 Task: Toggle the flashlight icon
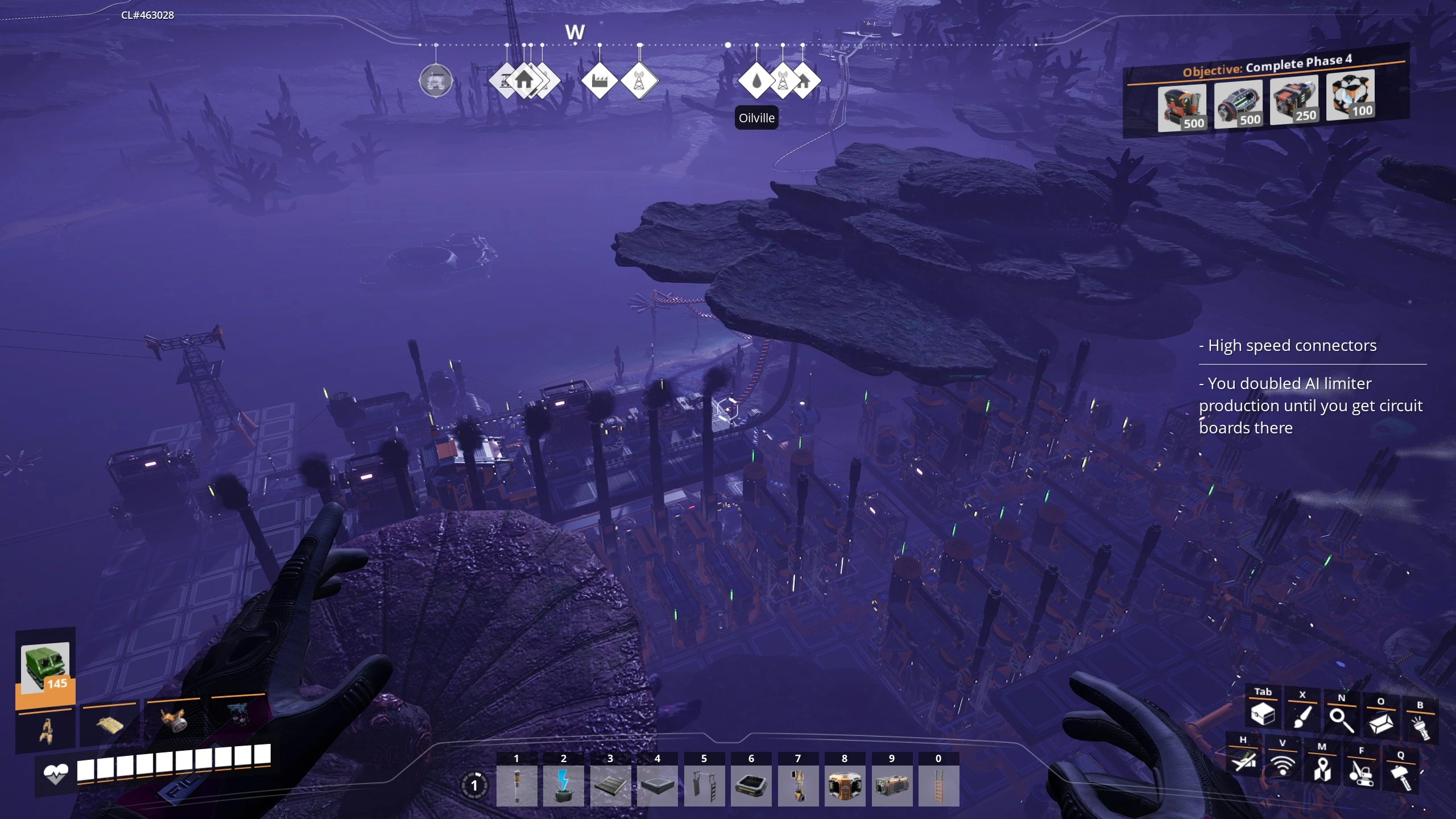1420,727
